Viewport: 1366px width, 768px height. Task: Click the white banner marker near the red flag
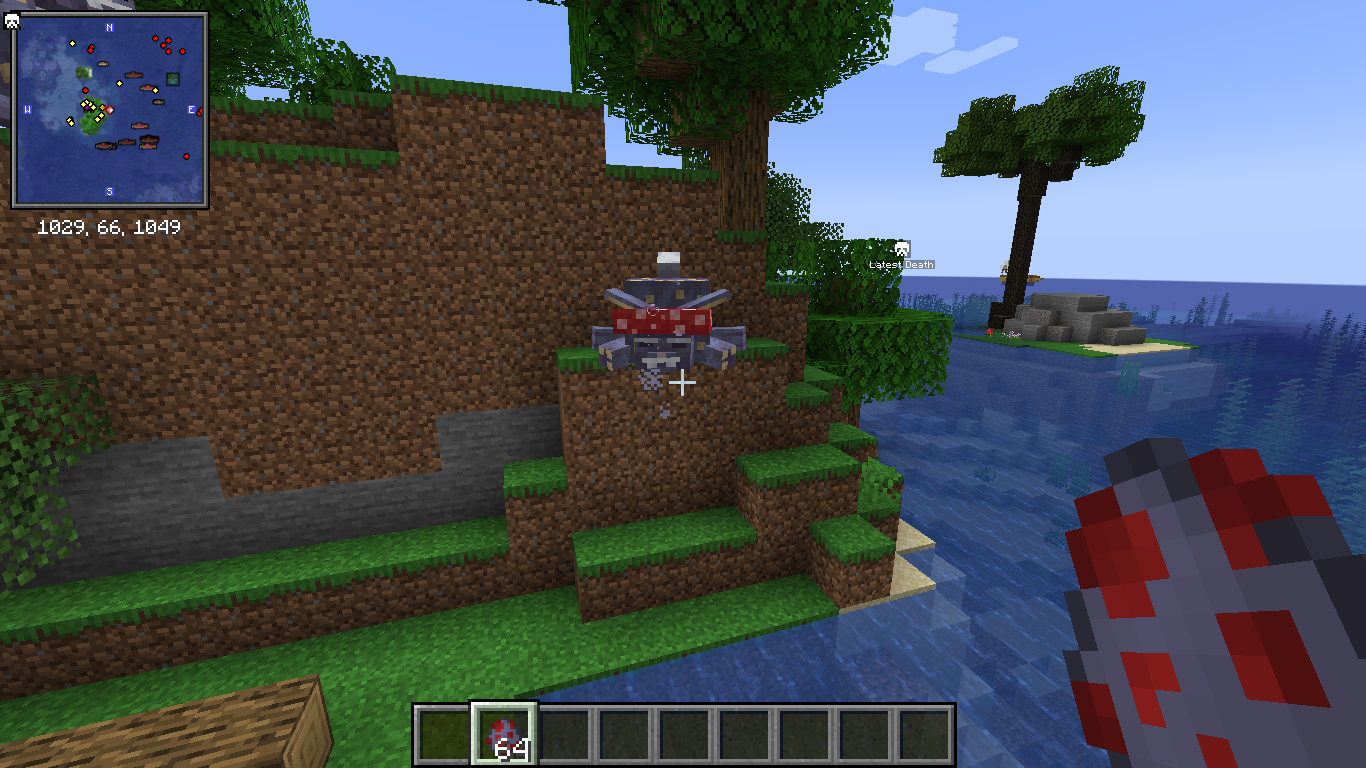110,110
